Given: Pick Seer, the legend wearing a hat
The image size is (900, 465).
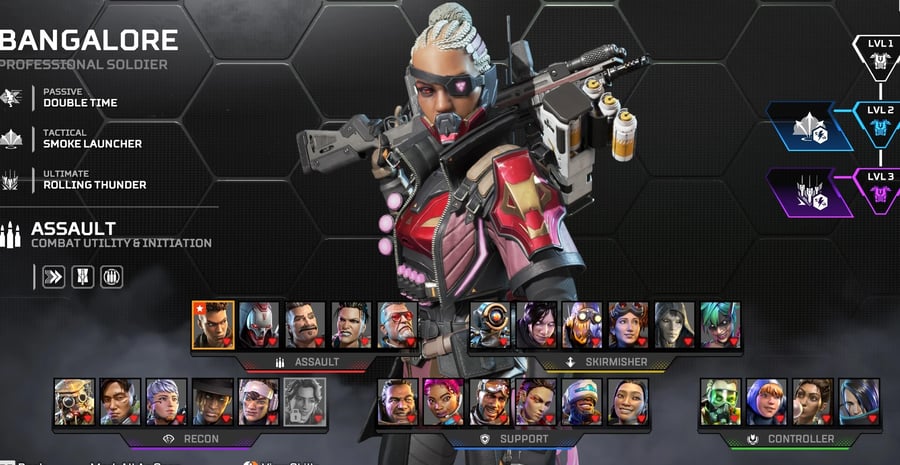Looking at the screenshot, I should 213,401.
